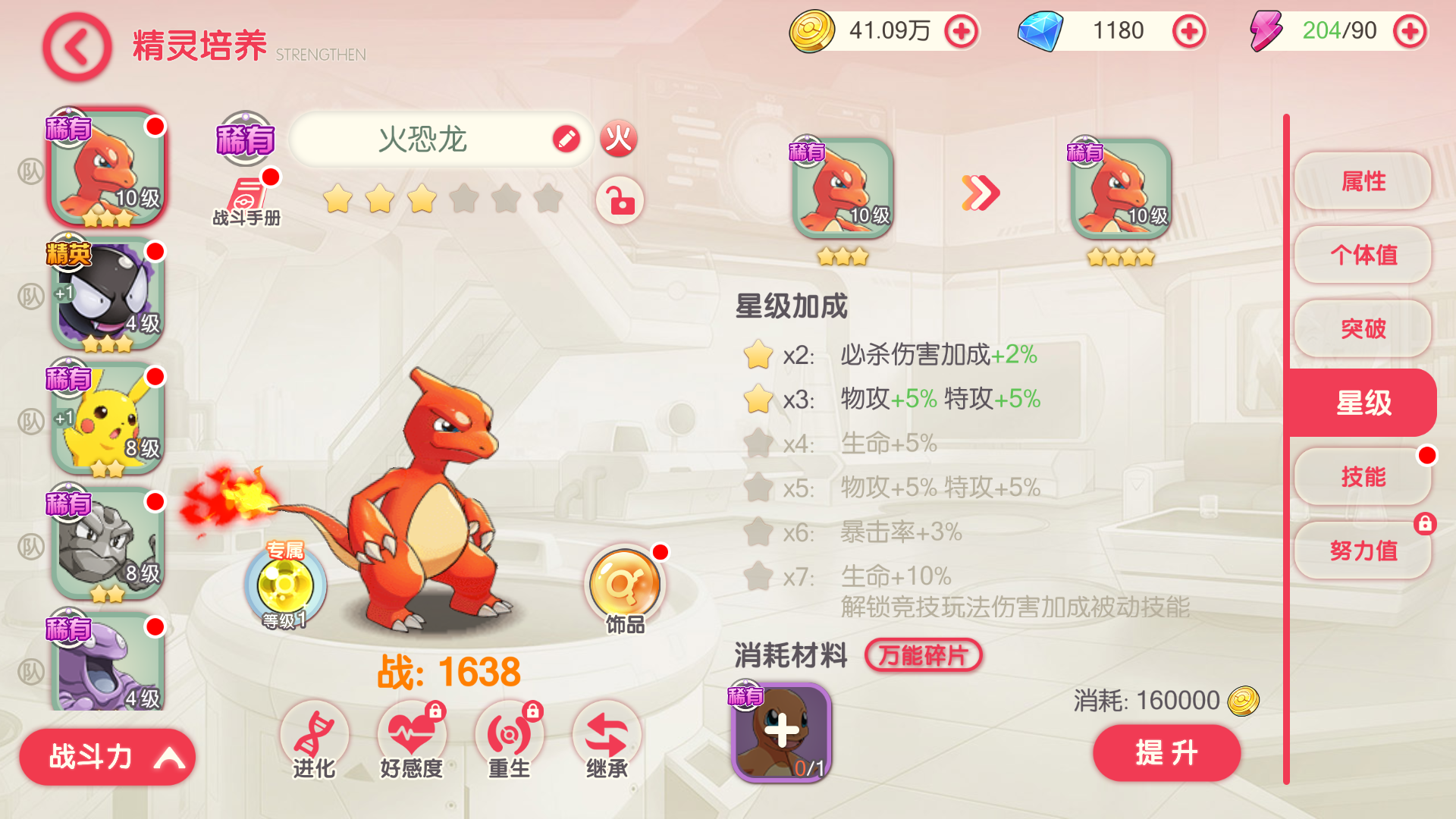
Task: Toggle the 万能碎片 option
Action: click(923, 655)
